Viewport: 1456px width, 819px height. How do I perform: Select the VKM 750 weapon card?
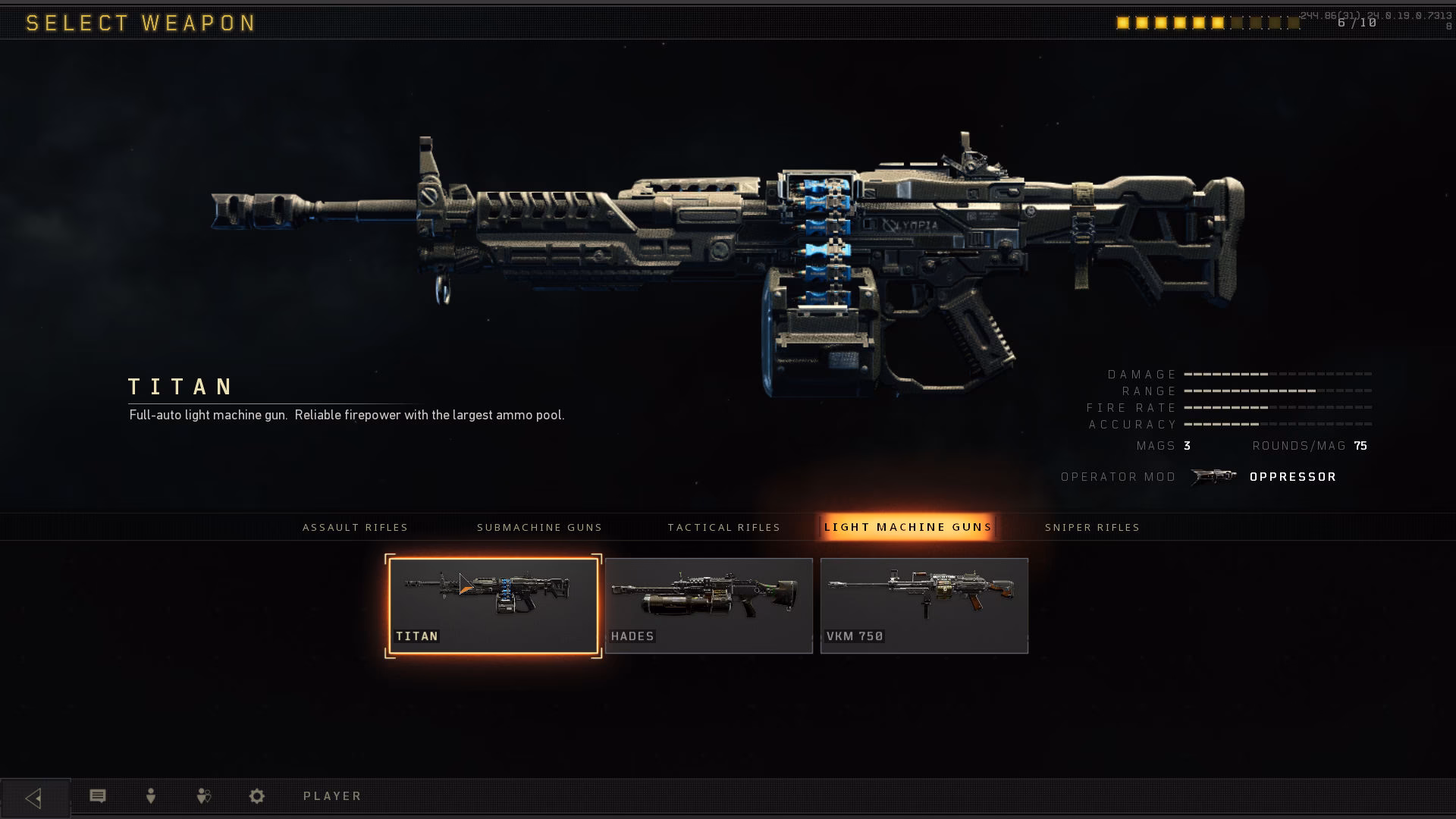(x=924, y=604)
